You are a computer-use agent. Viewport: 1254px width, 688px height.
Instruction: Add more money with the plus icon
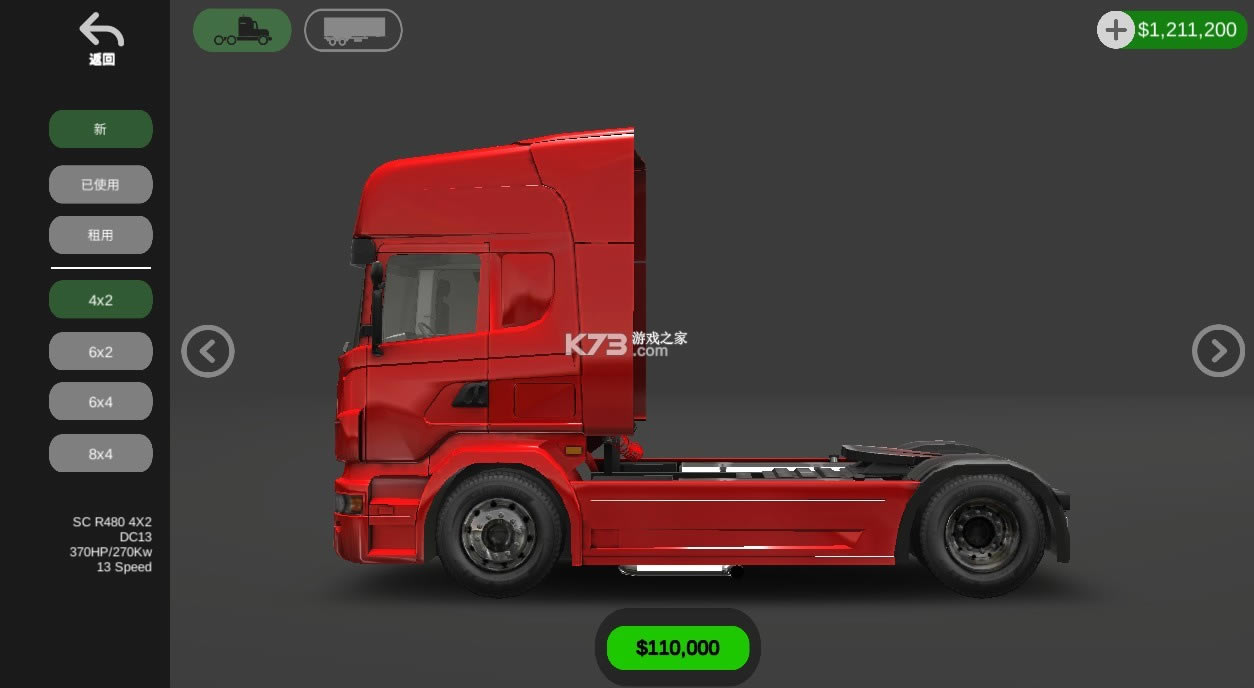(x=1116, y=30)
